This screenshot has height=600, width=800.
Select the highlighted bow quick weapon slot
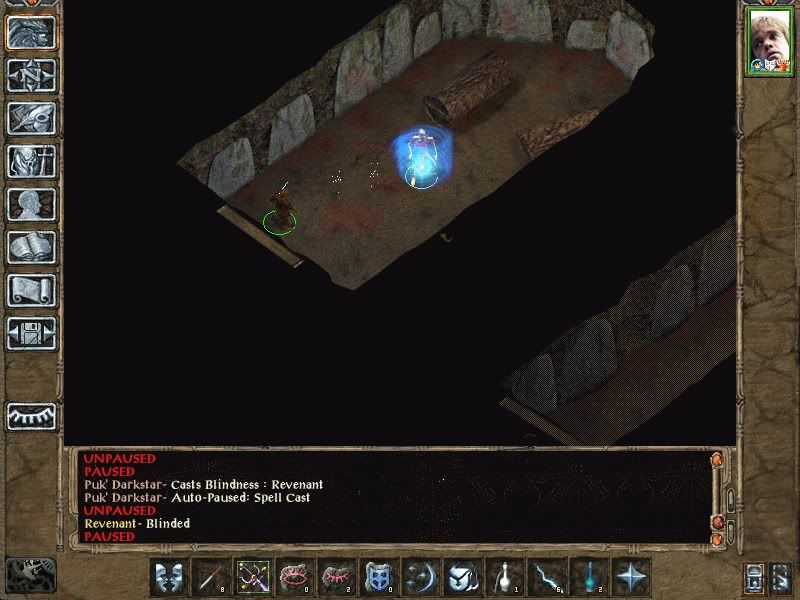[253, 577]
